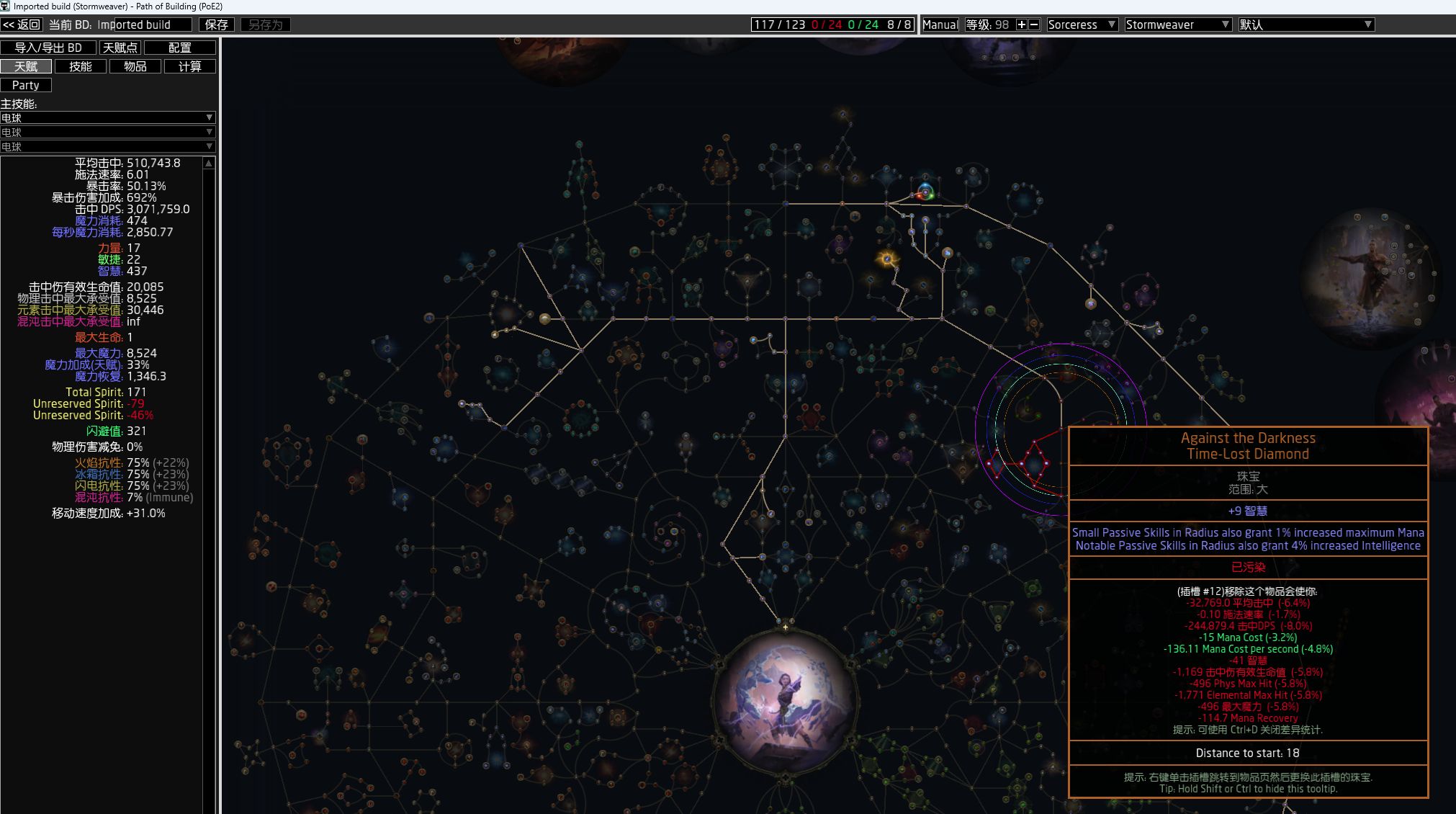Open the 导入/导出 BD panel
Image resolution: width=1456 pixels, height=814 pixels.
[48, 48]
